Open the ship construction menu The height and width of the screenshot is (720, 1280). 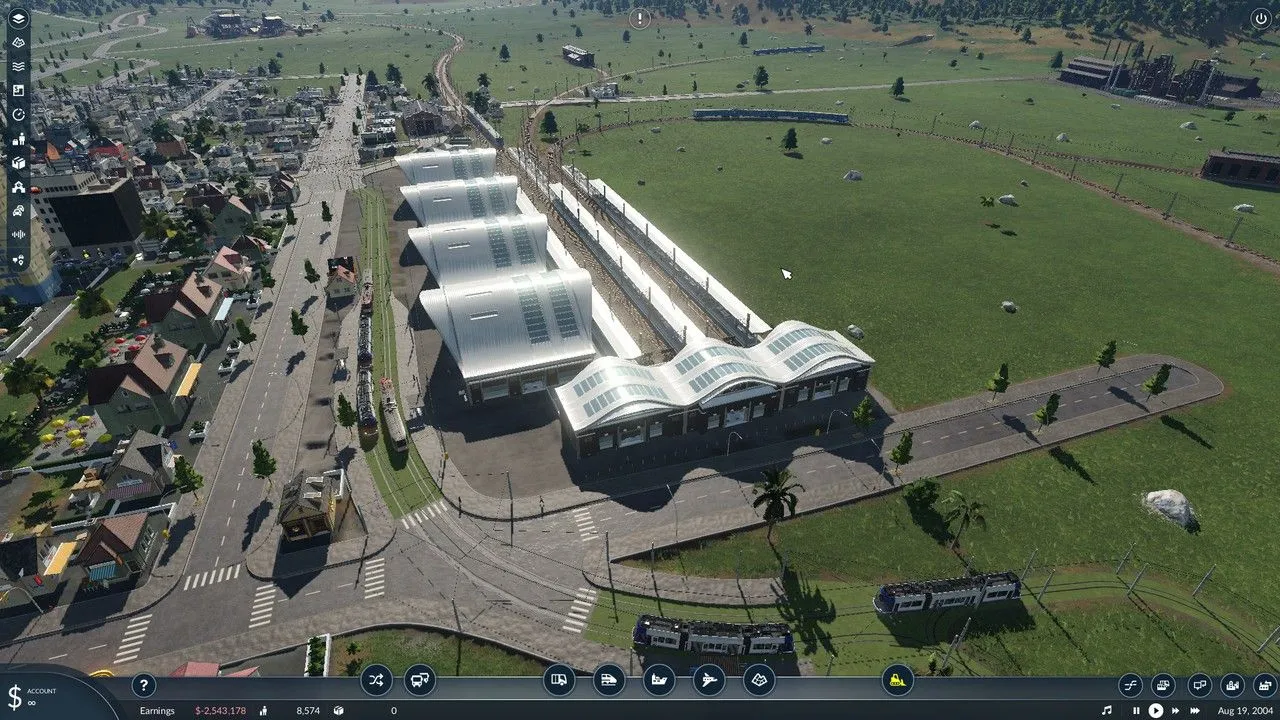[x=659, y=681]
